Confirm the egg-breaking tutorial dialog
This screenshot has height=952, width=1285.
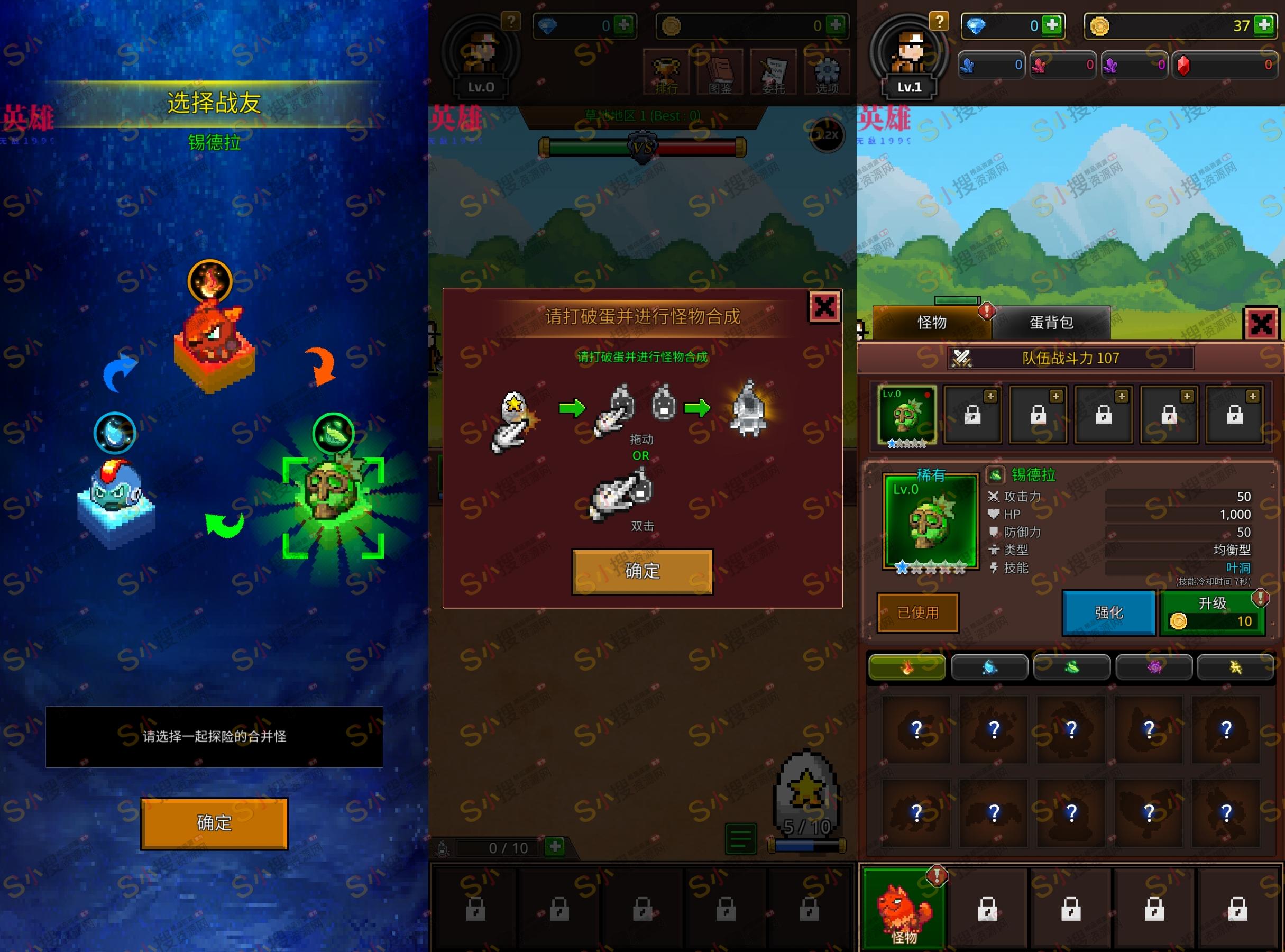pos(642,571)
